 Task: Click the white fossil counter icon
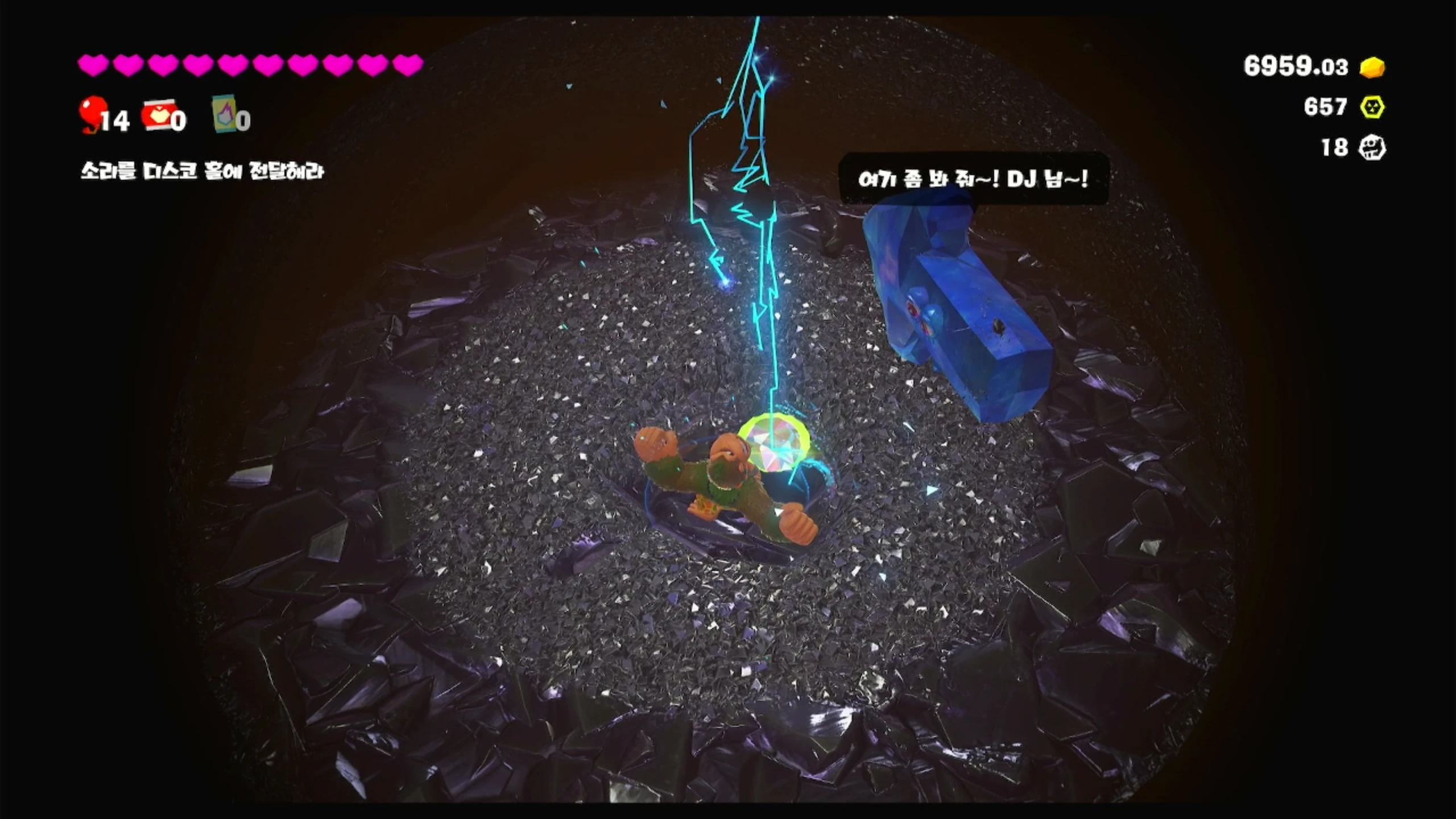[x=1372, y=148]
